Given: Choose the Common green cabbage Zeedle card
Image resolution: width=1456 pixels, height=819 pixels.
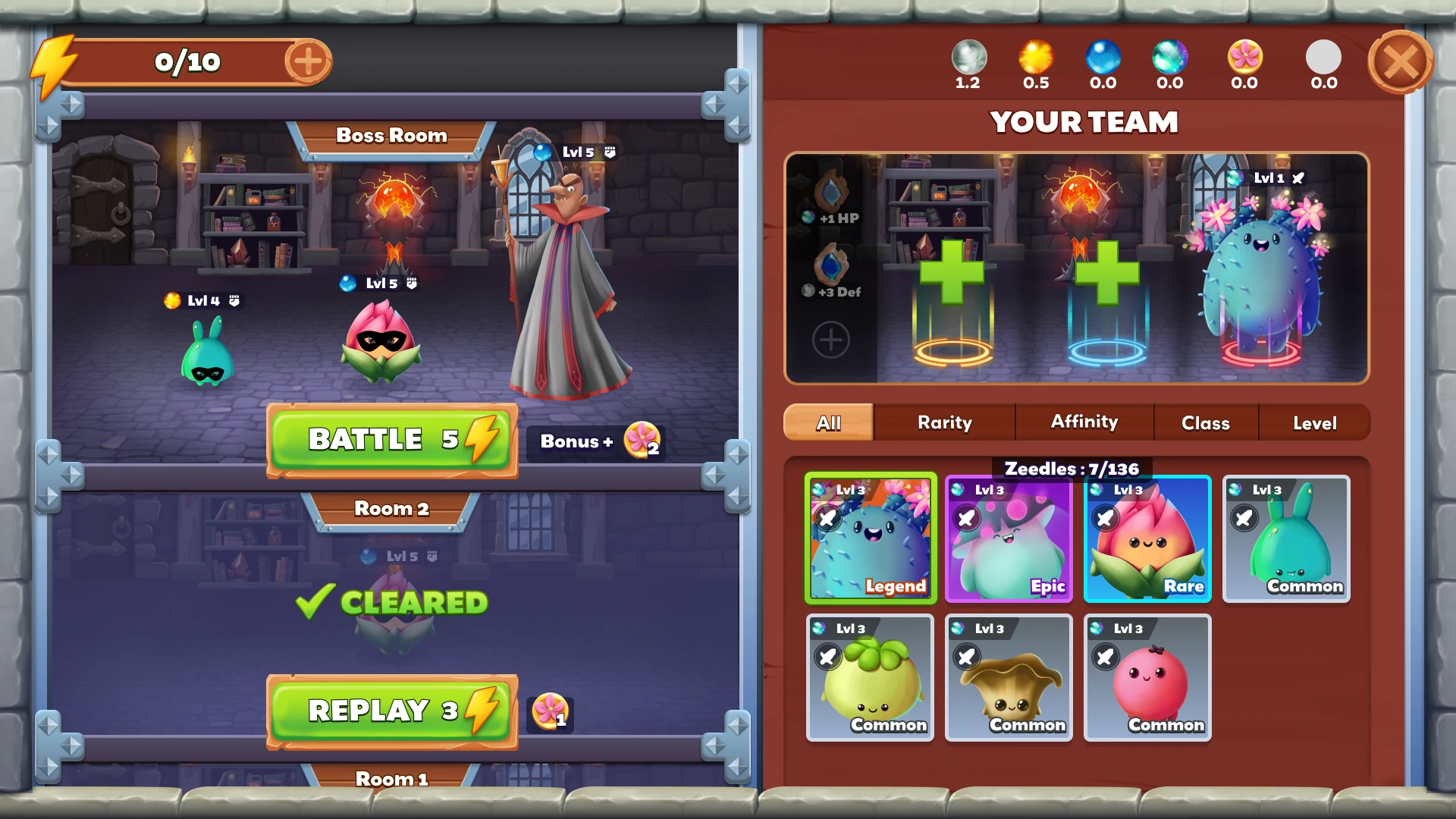Looking at the screenshot, I should [x=870, y=677].
